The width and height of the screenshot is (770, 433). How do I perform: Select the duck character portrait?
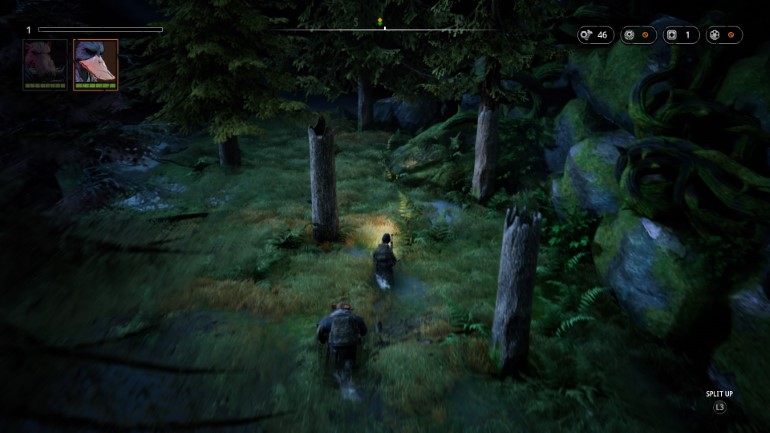pyautogui.click(x=95, y=63)
